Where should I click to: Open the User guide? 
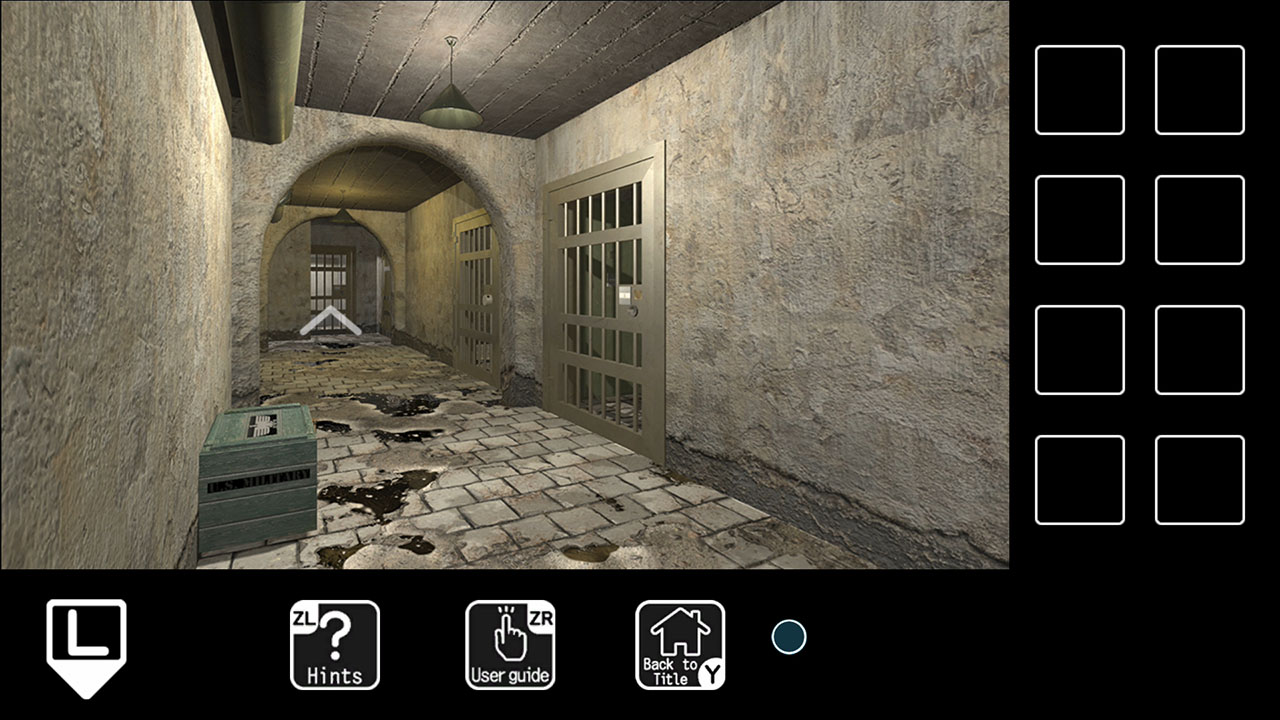[x=510, y=645]
